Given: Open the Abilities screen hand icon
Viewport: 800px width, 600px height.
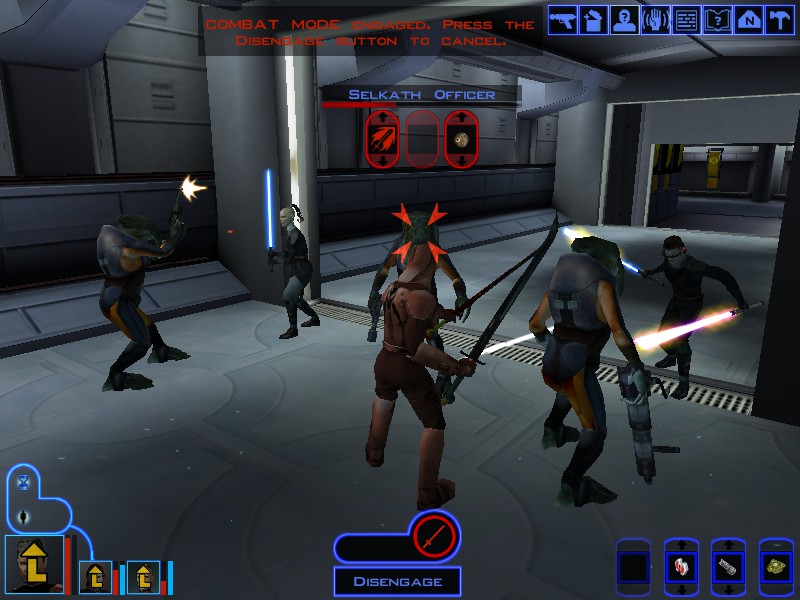Looking at the screenshot, I should click(x=656, y=20).
